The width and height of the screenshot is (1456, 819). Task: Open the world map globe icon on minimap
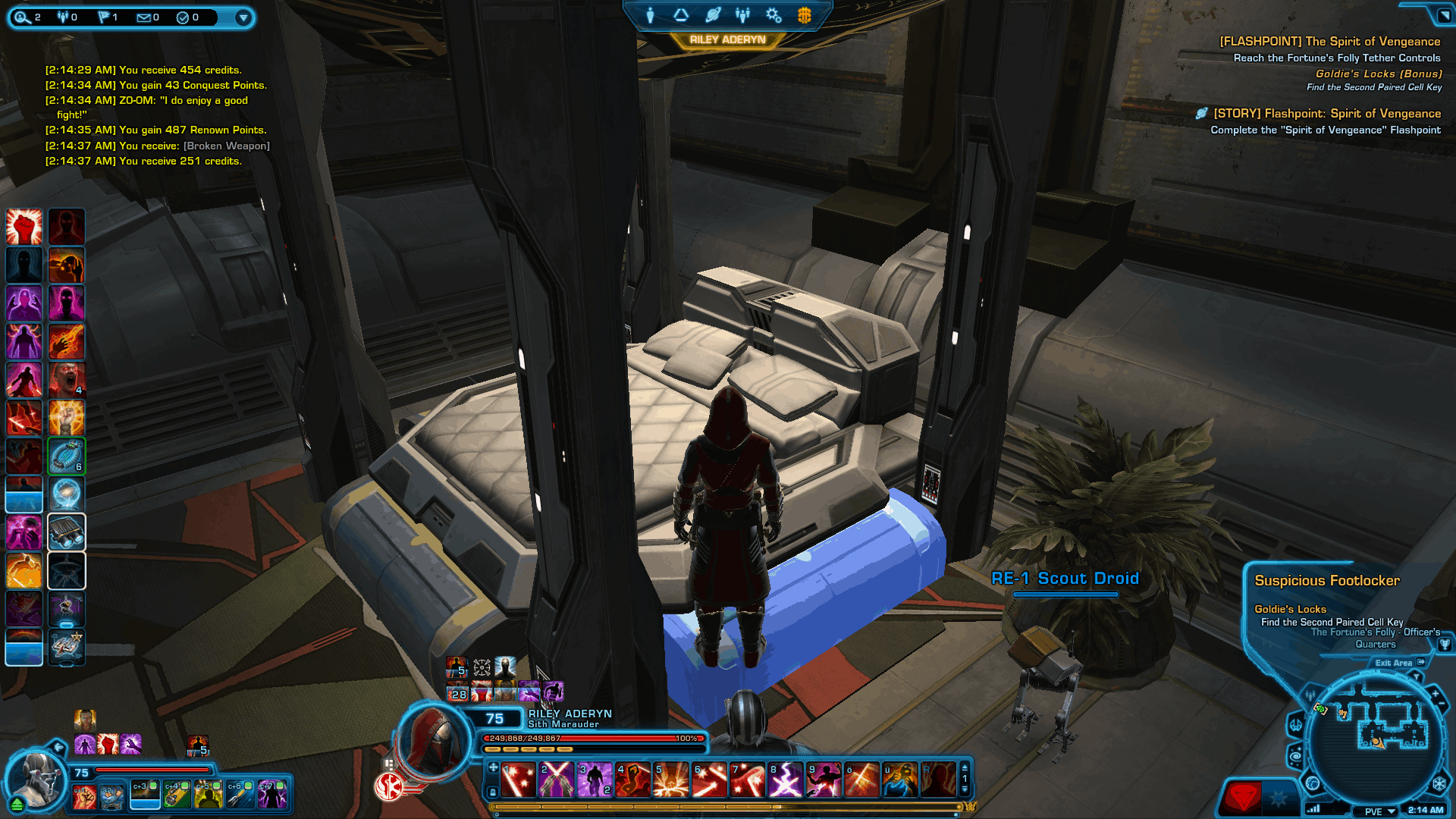coord(1313,783)
